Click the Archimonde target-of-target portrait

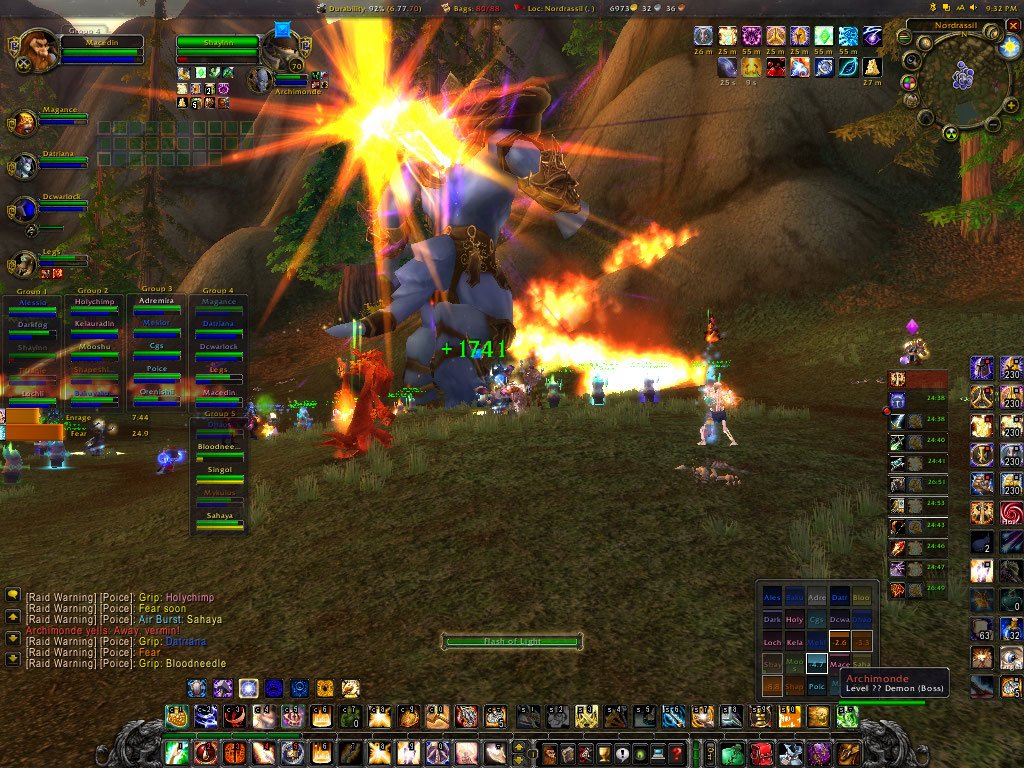coord(260,80)
